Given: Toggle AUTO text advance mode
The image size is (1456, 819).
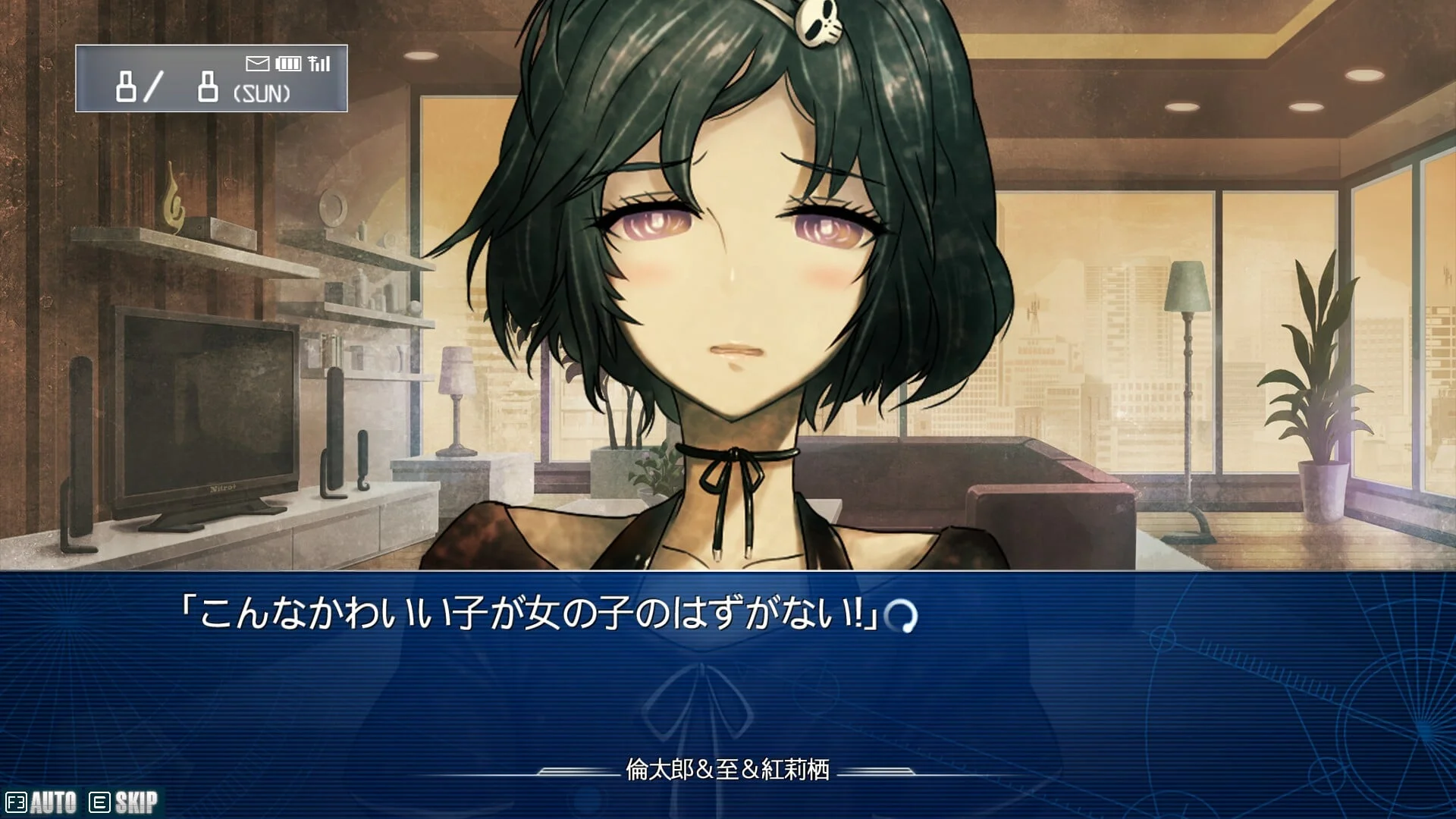Looking at the screenshot, I should coord(42,802).
